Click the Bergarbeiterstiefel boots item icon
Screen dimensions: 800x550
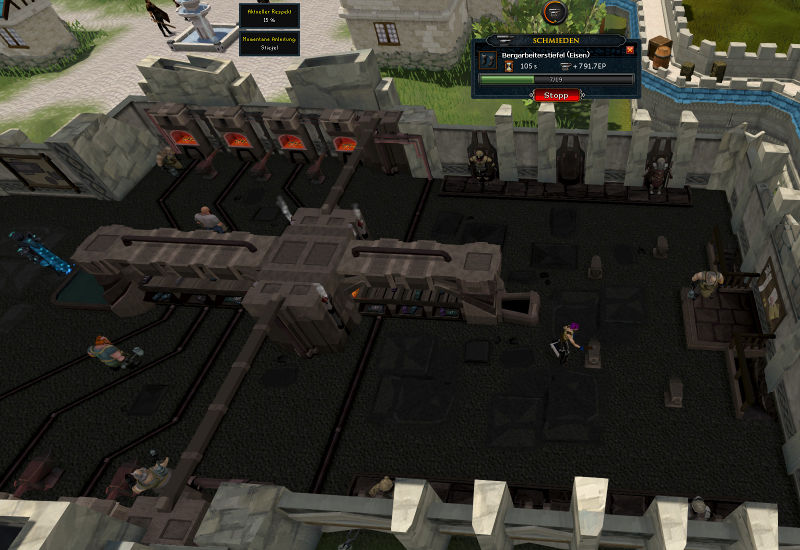click(x=490, y=61)
